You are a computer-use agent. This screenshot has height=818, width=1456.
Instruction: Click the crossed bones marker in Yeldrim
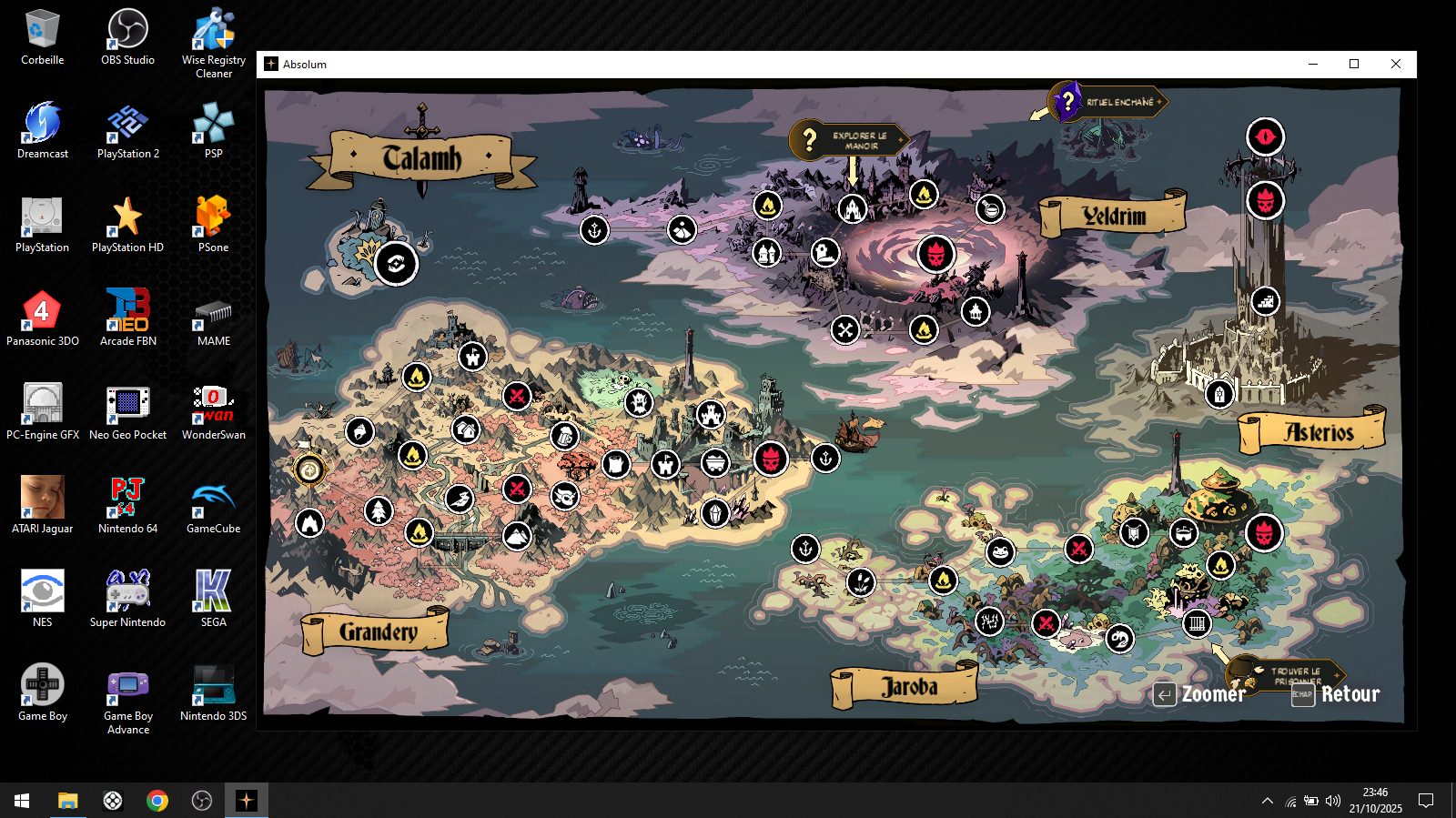(845, 329)
